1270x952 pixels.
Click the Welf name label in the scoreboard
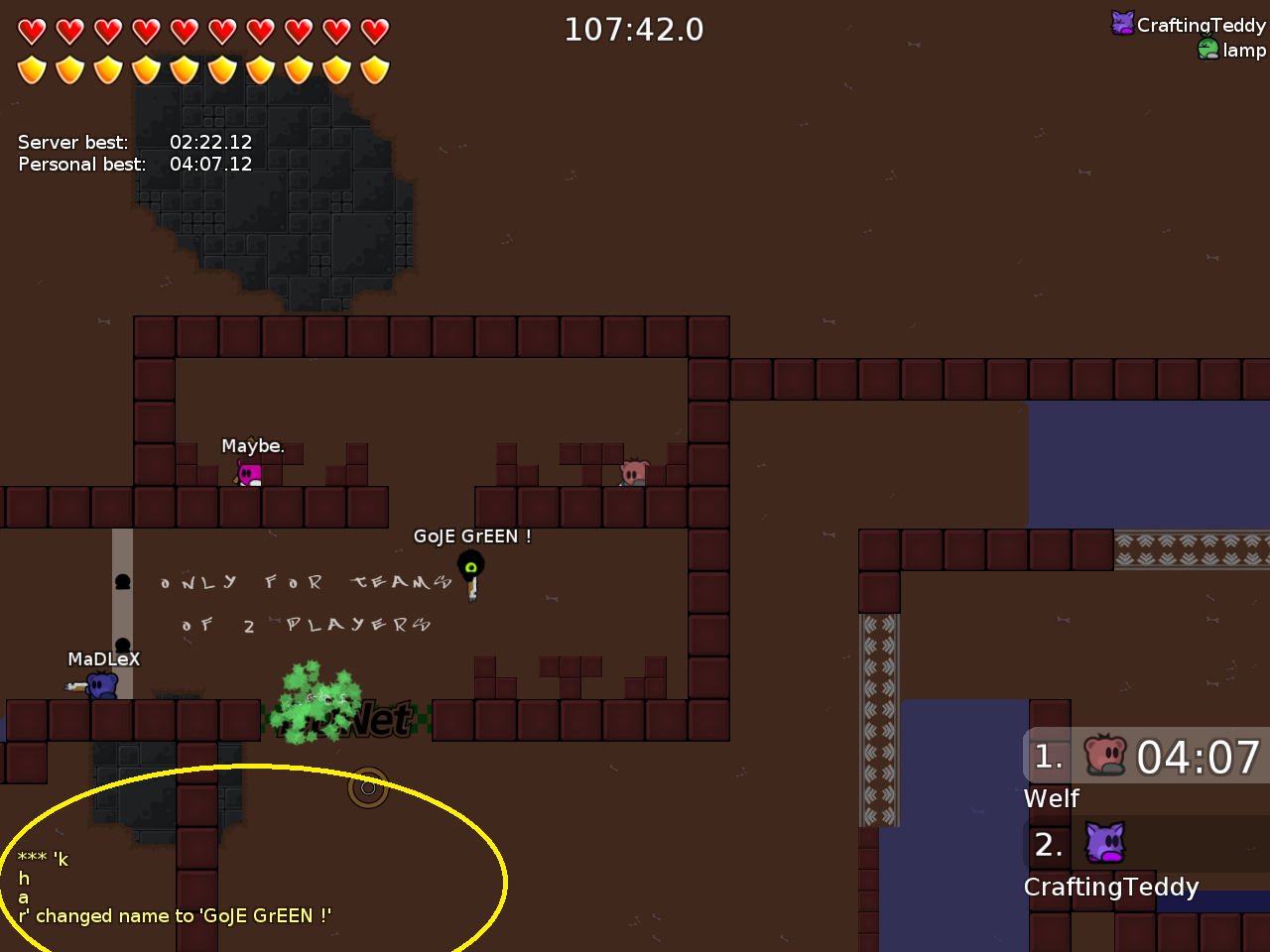click(x=1051, y=798)
